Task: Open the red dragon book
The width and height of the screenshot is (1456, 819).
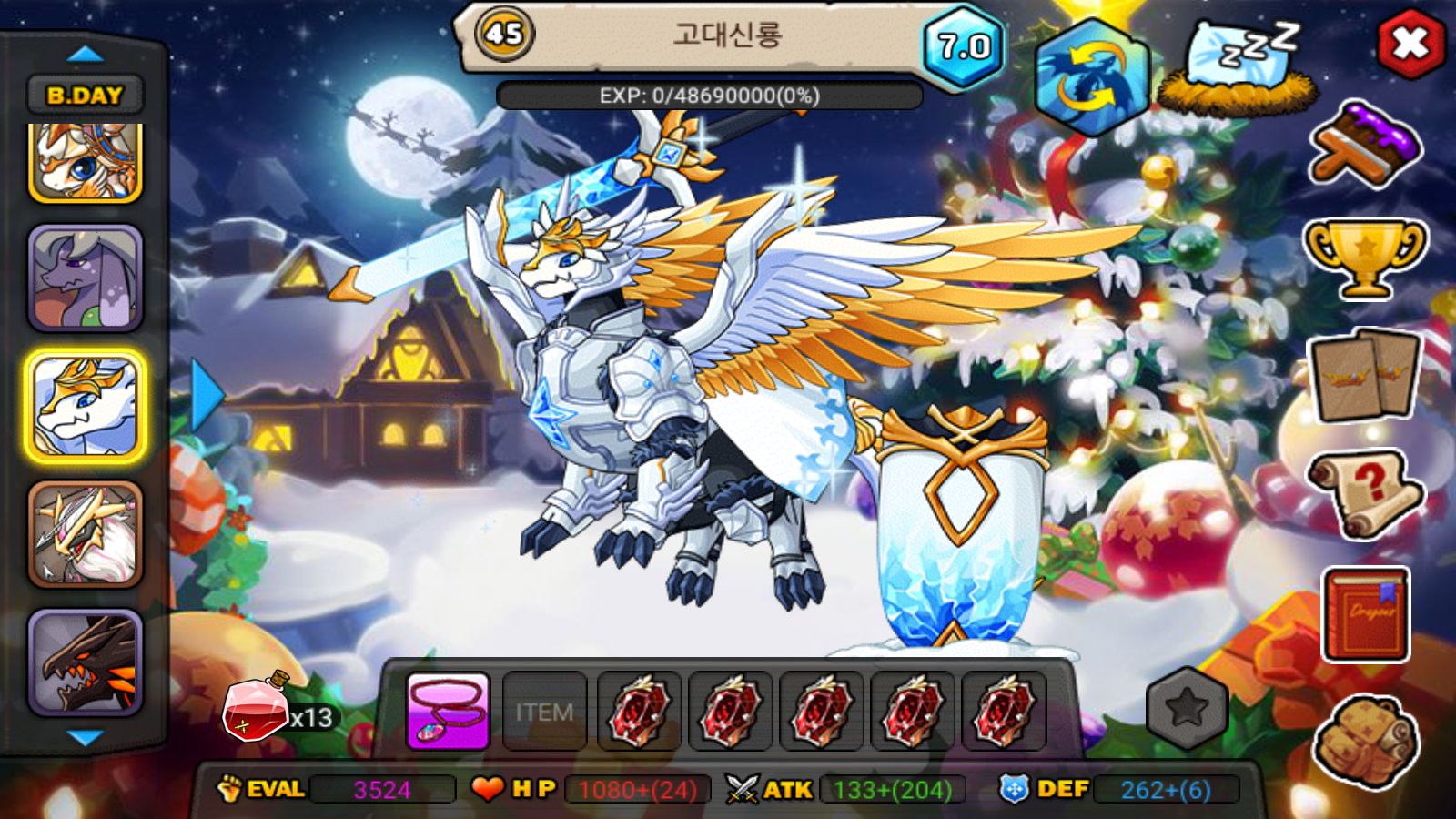Action: coord(1365,614)
